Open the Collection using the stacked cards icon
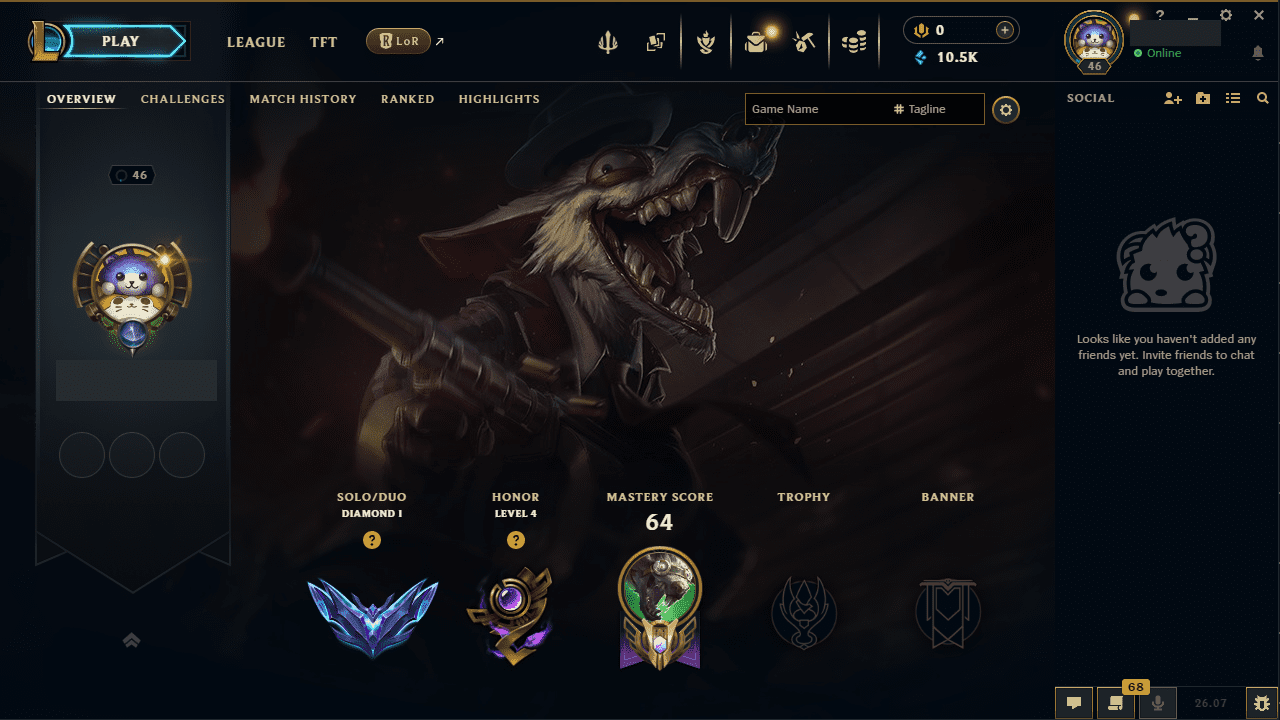Screen dimensions: 1280x720 (656, 43)
